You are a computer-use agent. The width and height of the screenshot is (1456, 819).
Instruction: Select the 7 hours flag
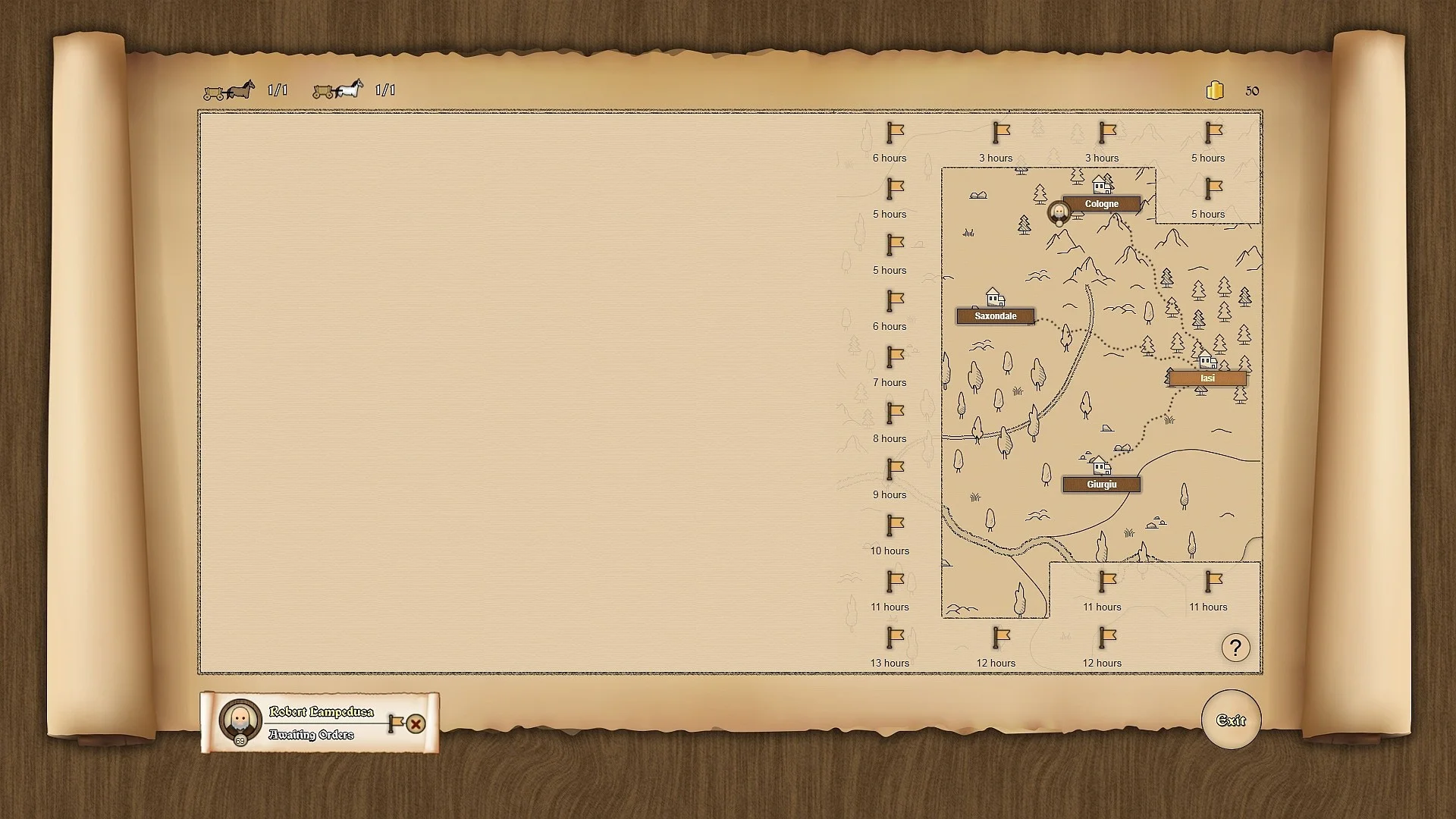[896, 356]
